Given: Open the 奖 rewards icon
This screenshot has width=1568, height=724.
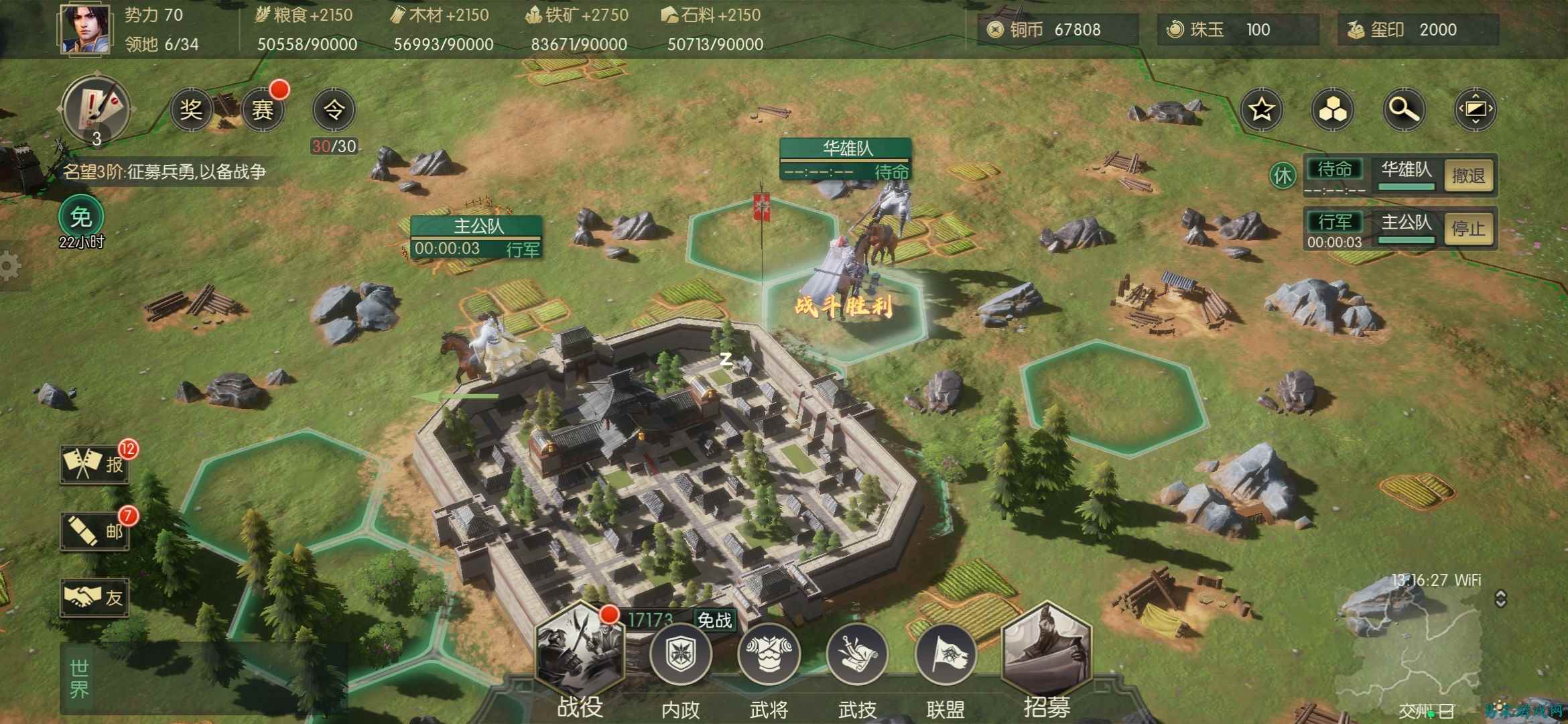Looking at the screenshot, I should coord(190,109).
